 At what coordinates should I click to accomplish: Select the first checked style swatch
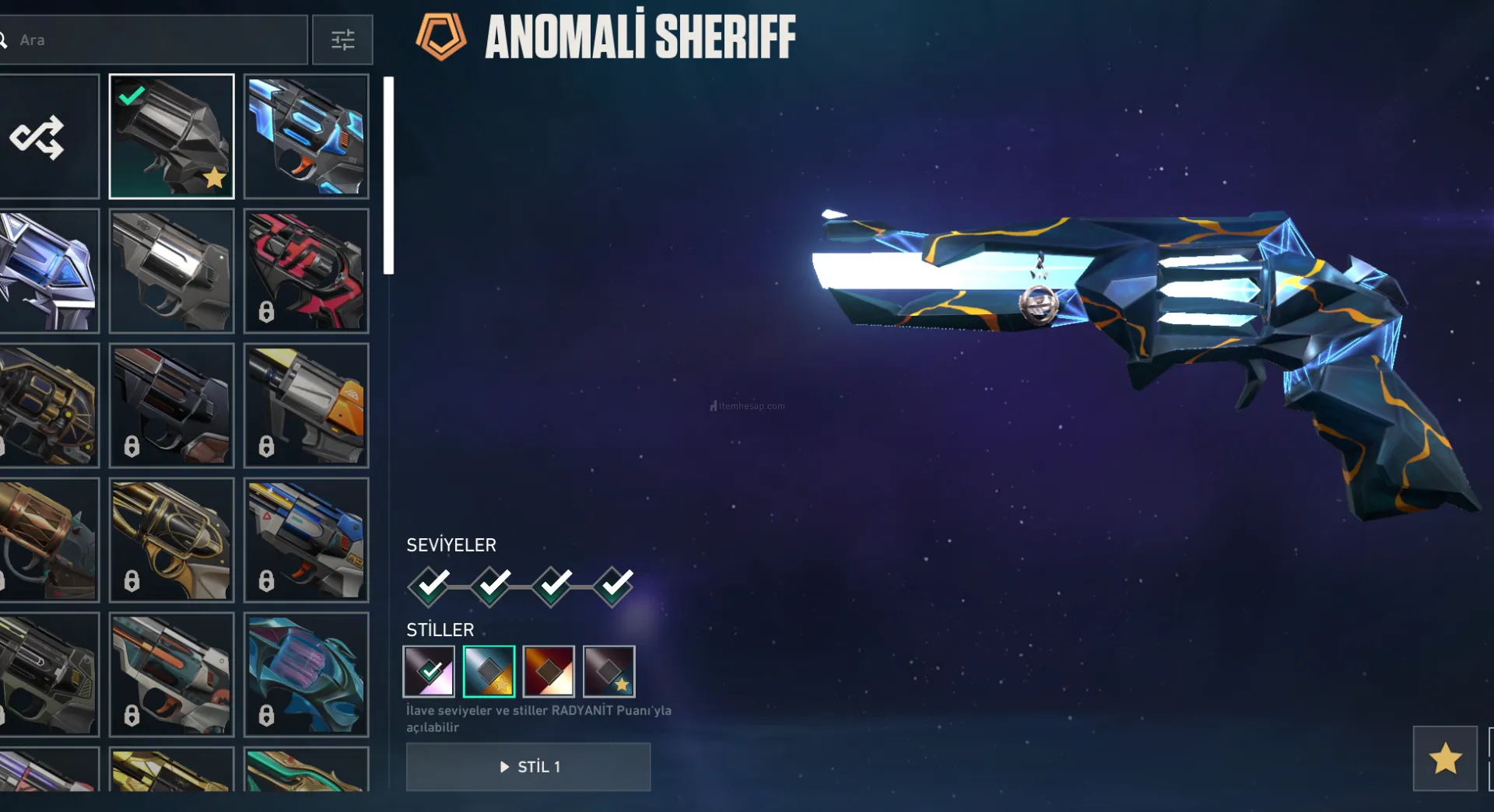pyautogui.click(x=429, y=671)
